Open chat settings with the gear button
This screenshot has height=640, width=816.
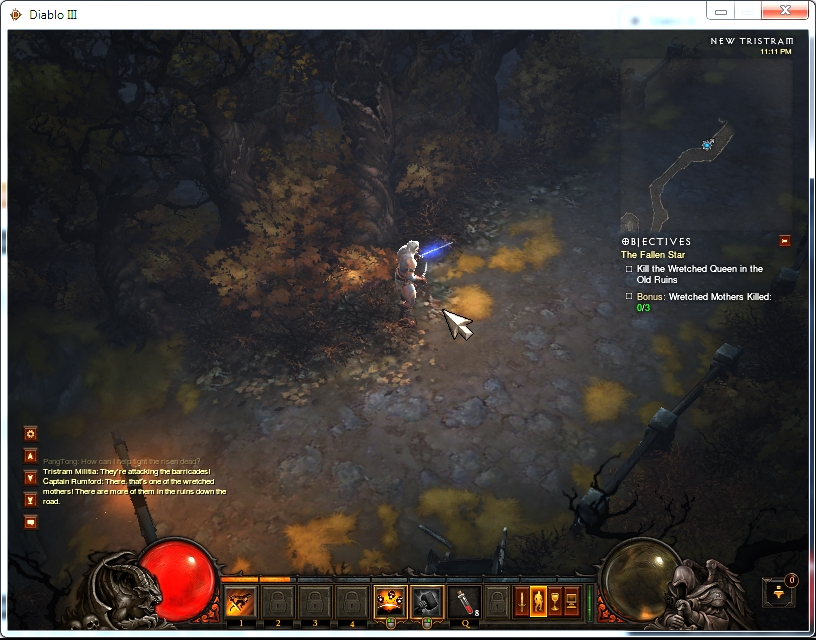[x=31, y=434]
